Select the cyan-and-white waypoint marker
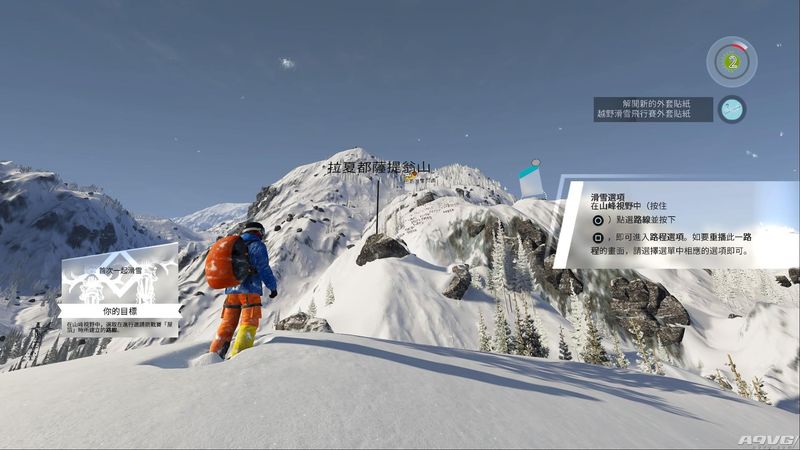This screenshot has width=800, height=450. (x=532, y=180)
